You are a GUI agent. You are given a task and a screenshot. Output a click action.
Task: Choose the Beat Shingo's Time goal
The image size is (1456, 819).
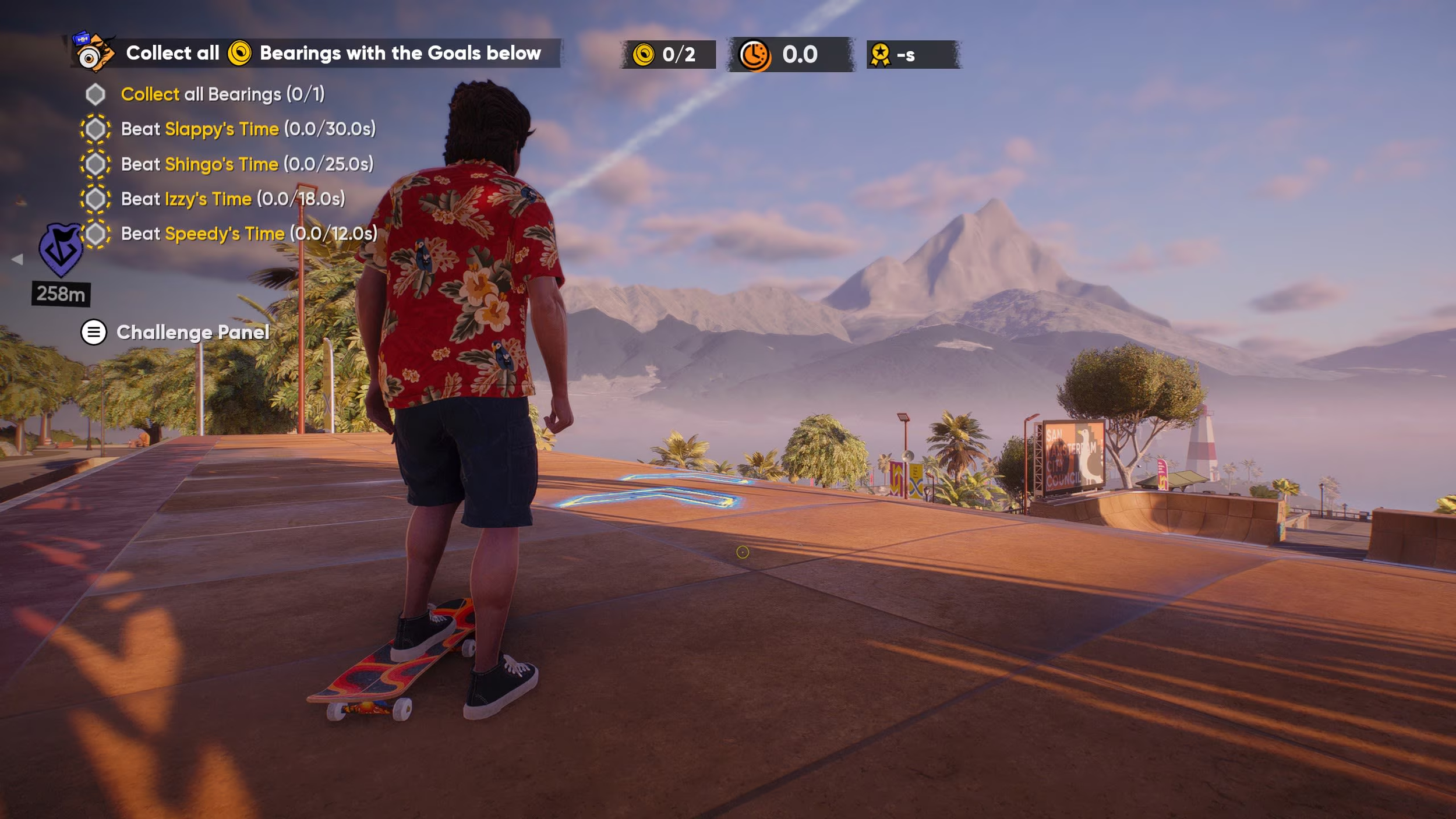coord(246,164)
